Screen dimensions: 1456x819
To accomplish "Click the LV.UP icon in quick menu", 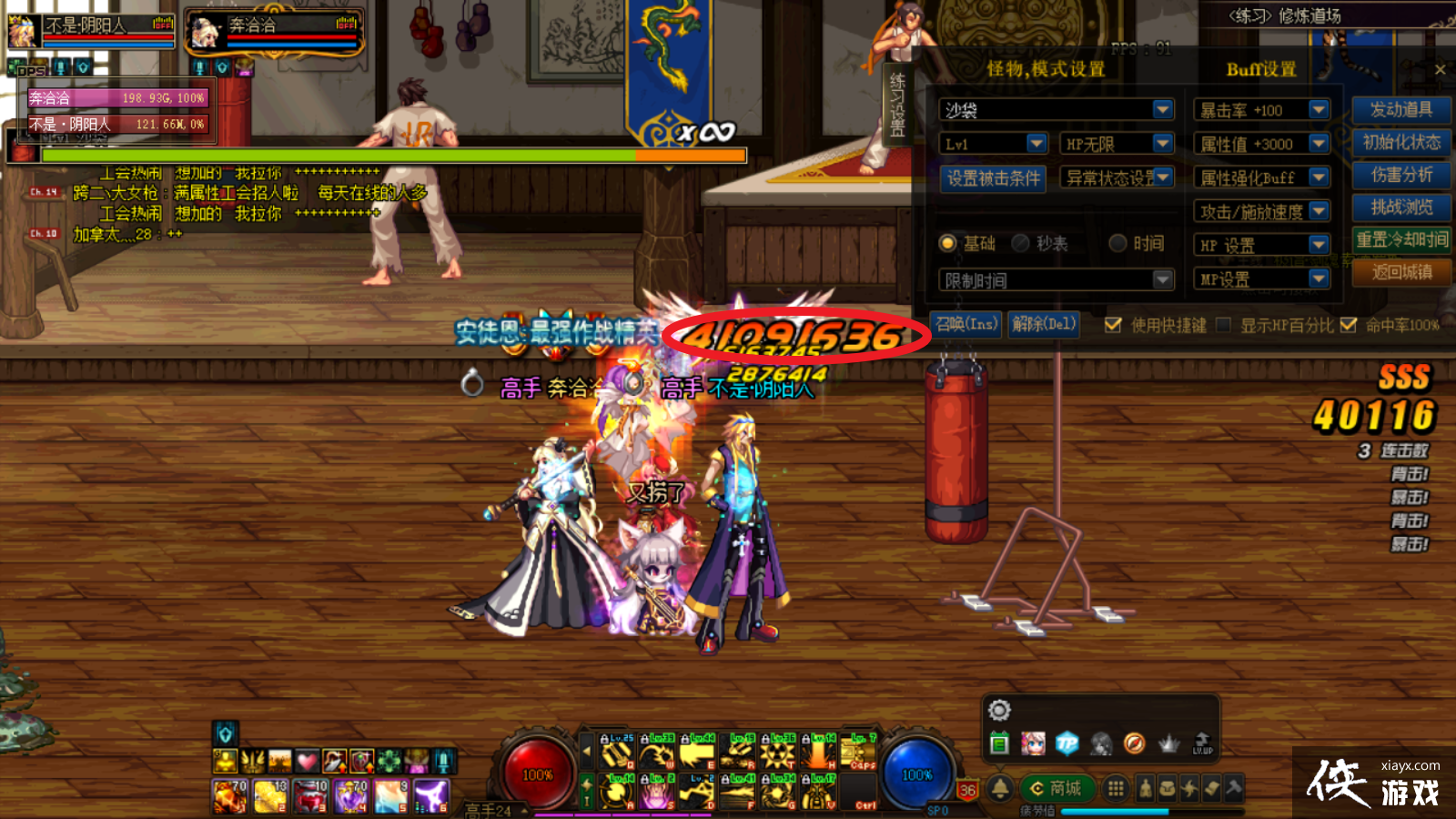I will tap(1202, 743).
